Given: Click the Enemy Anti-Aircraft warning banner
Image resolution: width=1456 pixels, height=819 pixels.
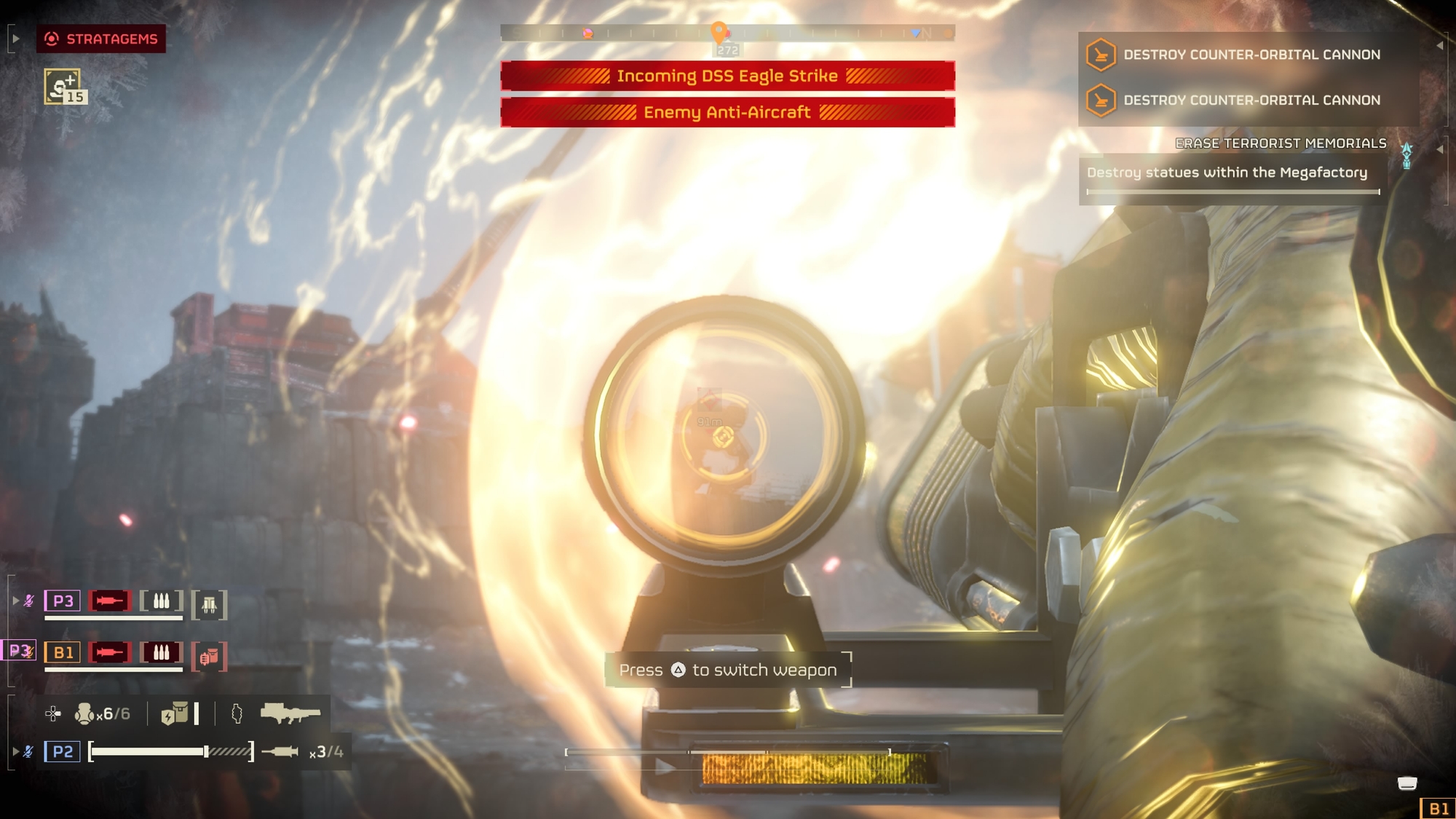Looking at the screenshot, I should (x=727, y=112).
